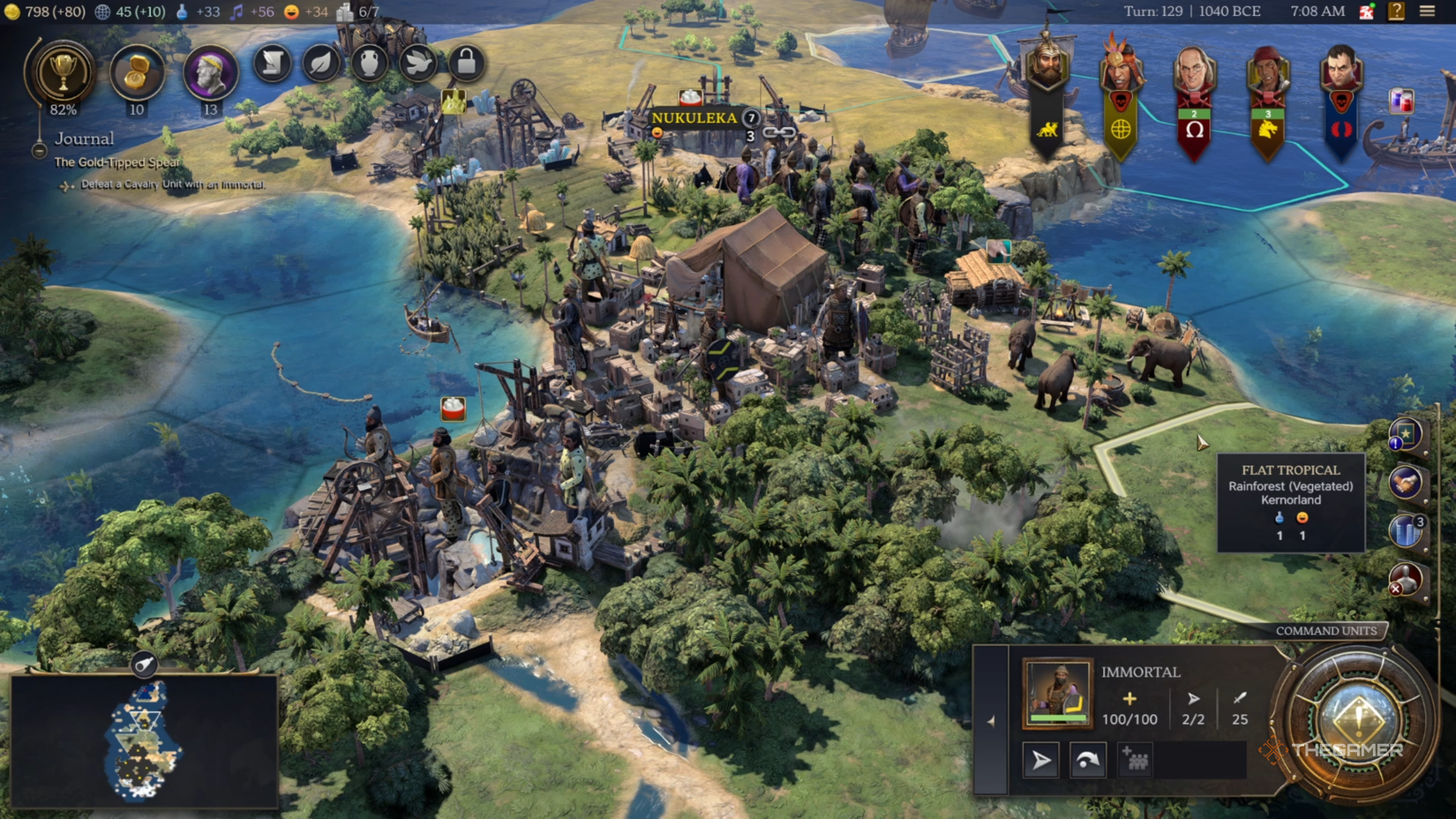This screenshot has width=1456, height=819.
Task: Click the quill scroll icon near the trophy
Action: pos(272,63)
